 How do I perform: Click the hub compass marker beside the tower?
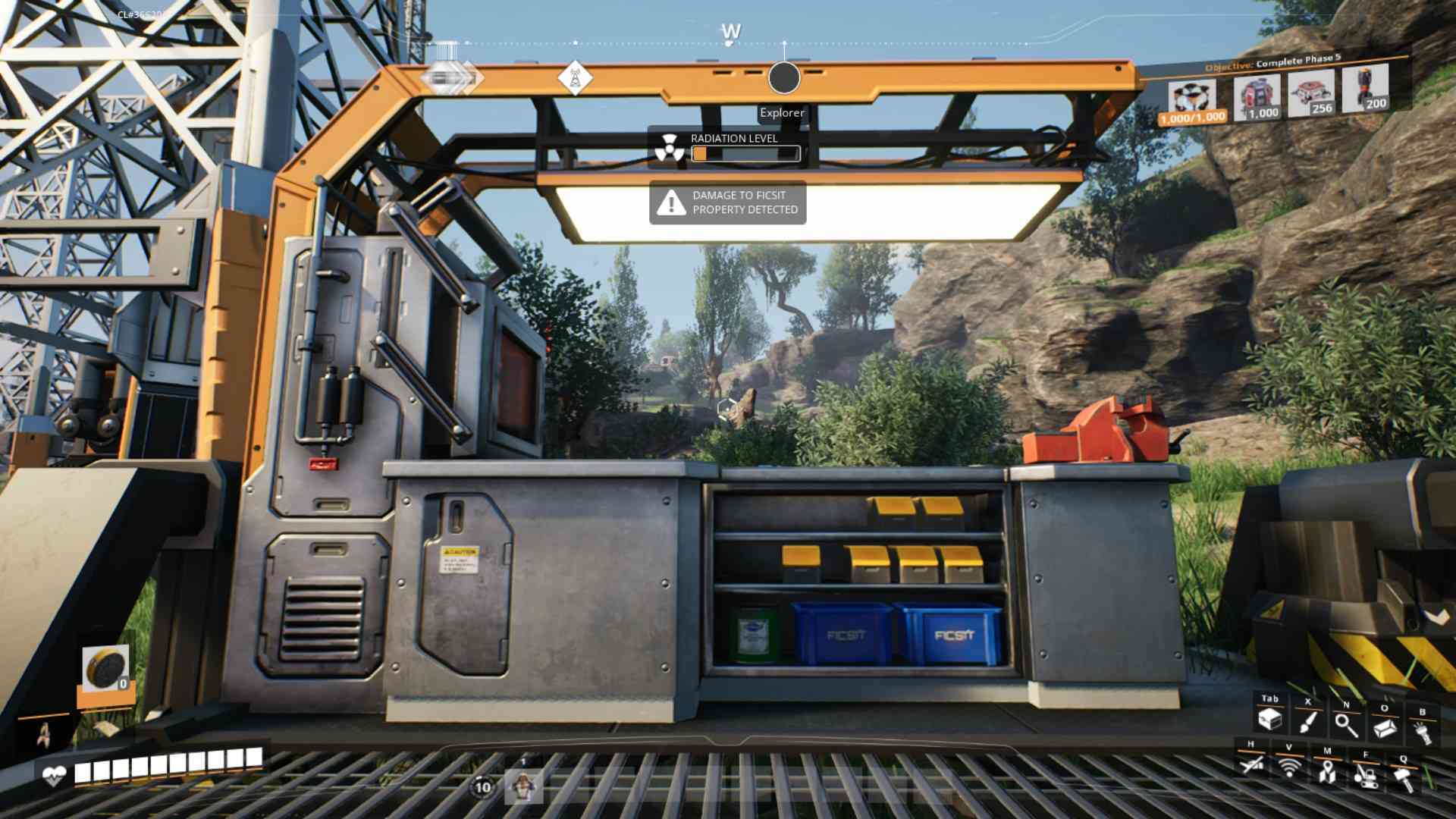coord(450,77)
